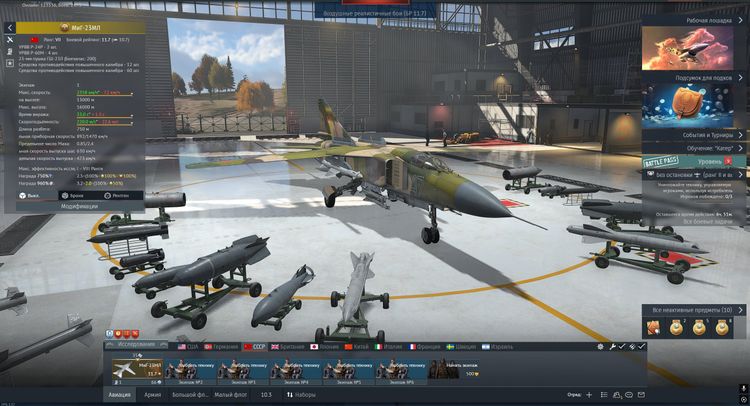Switch to the Армия tab
Image resolution: width=750 pixels, height=406 pixels.
pyautogui.click(x=153, y=395)
